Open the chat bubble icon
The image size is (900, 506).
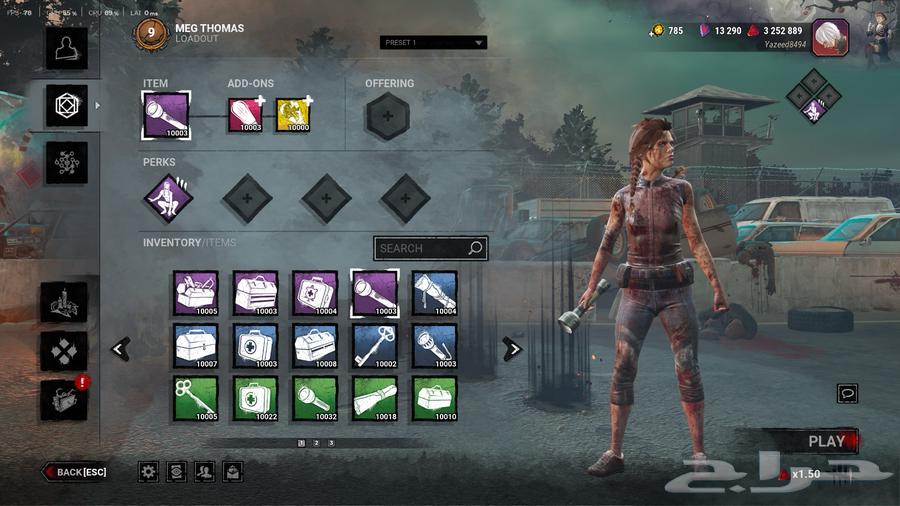point(848,393)
